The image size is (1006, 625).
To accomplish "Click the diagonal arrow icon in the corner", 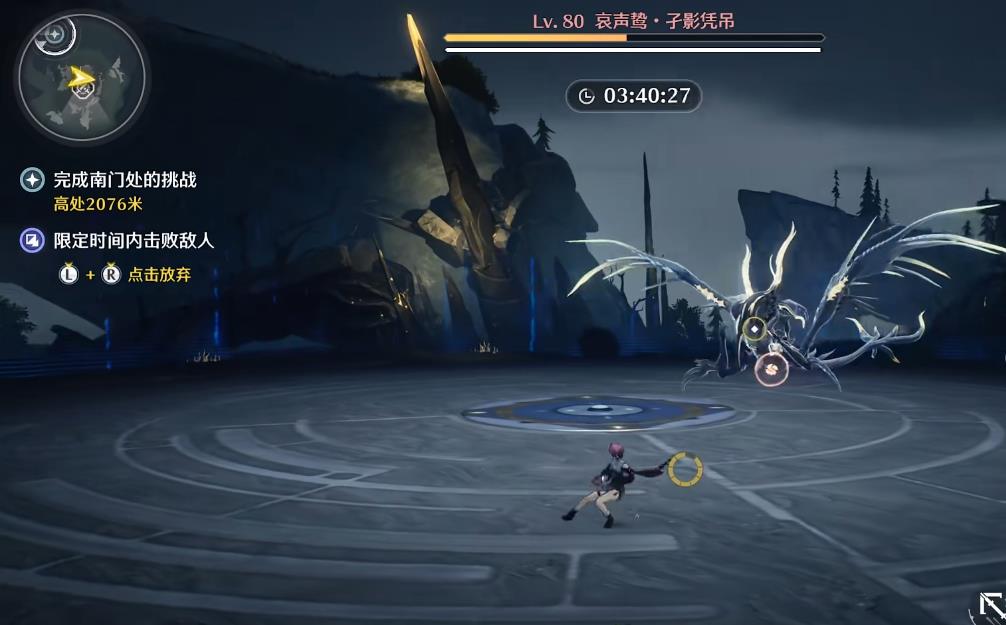I will click(x=991, y=606).
